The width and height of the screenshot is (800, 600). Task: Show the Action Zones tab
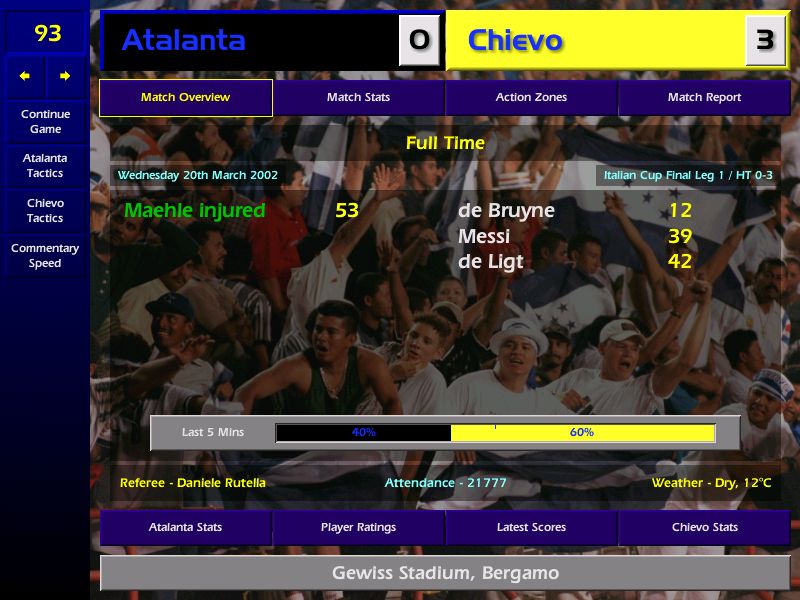pyautogui.click(x=531, y=97)
